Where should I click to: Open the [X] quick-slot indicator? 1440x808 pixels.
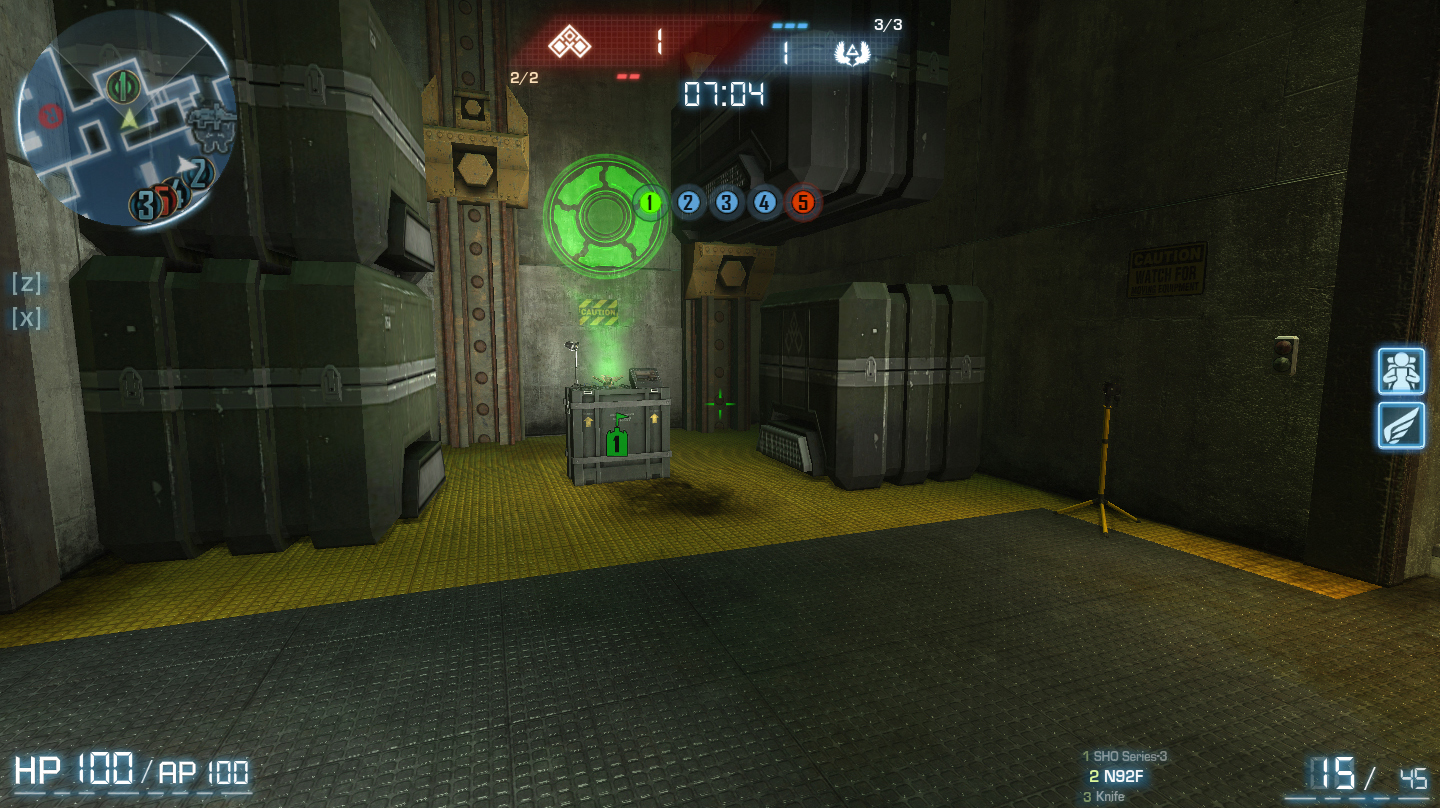[x=25, y=320]
